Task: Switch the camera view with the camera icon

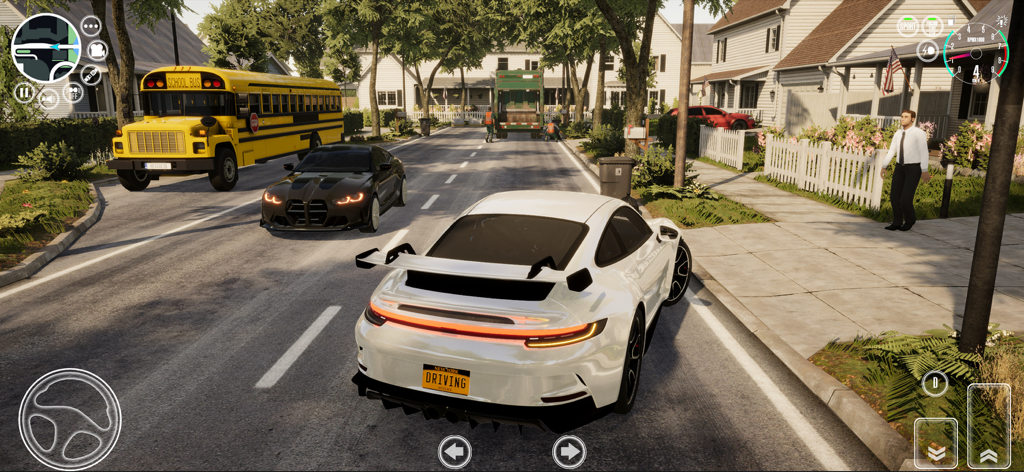Action: coord(97,50)
